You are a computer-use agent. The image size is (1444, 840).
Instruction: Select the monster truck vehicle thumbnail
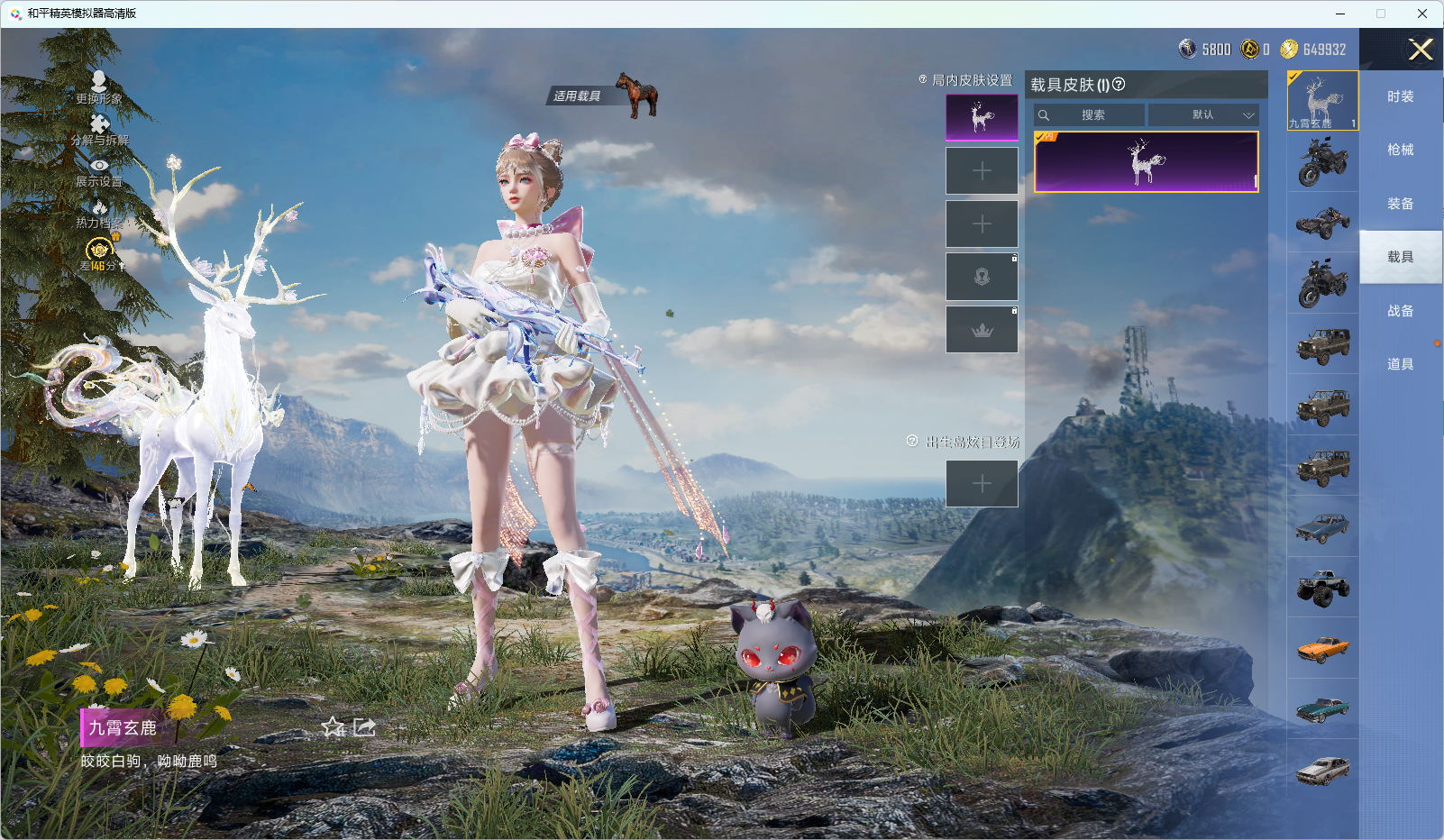pyautogui.click(x=1322, y=588)
